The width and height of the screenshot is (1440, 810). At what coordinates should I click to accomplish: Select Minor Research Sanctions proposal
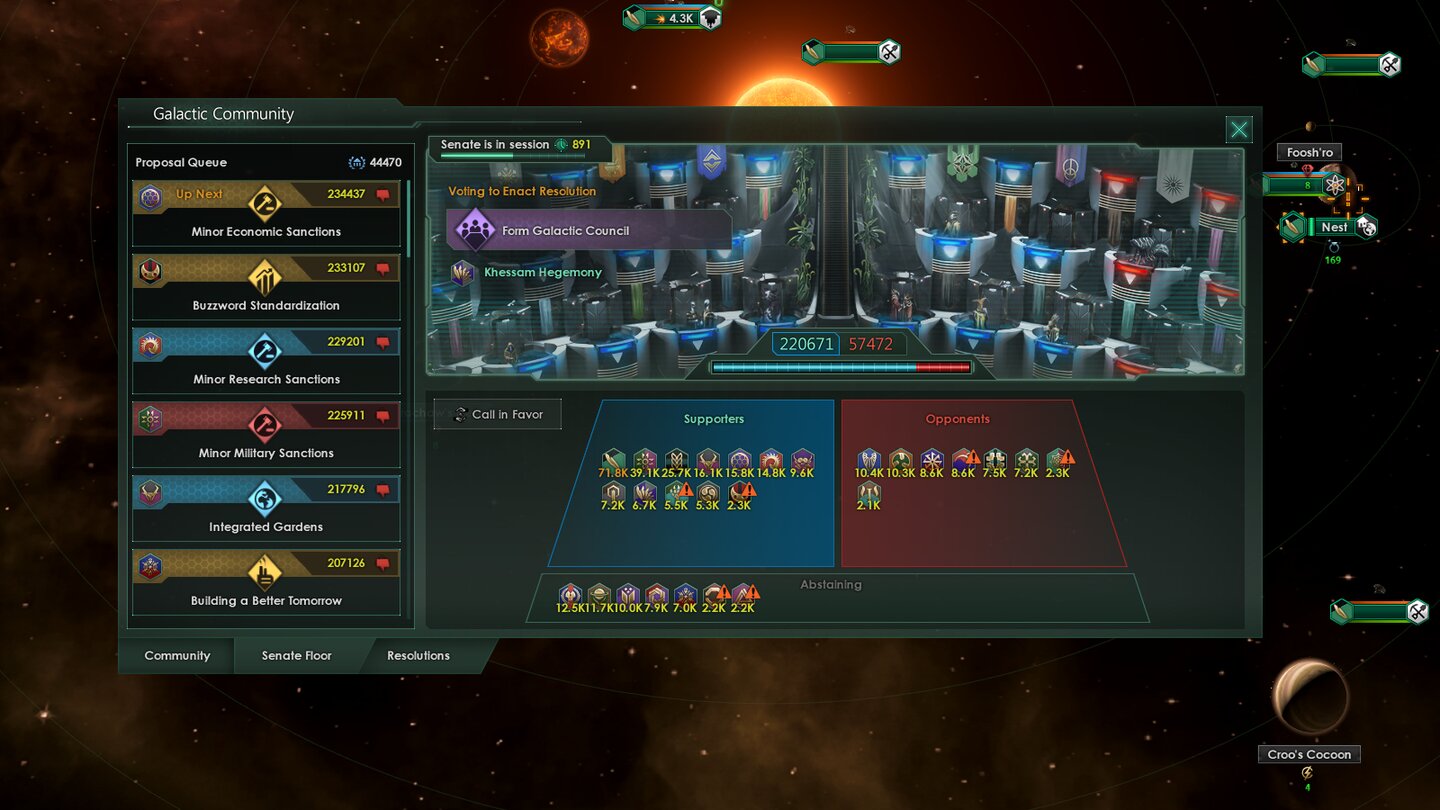click(x=266, y=360)
